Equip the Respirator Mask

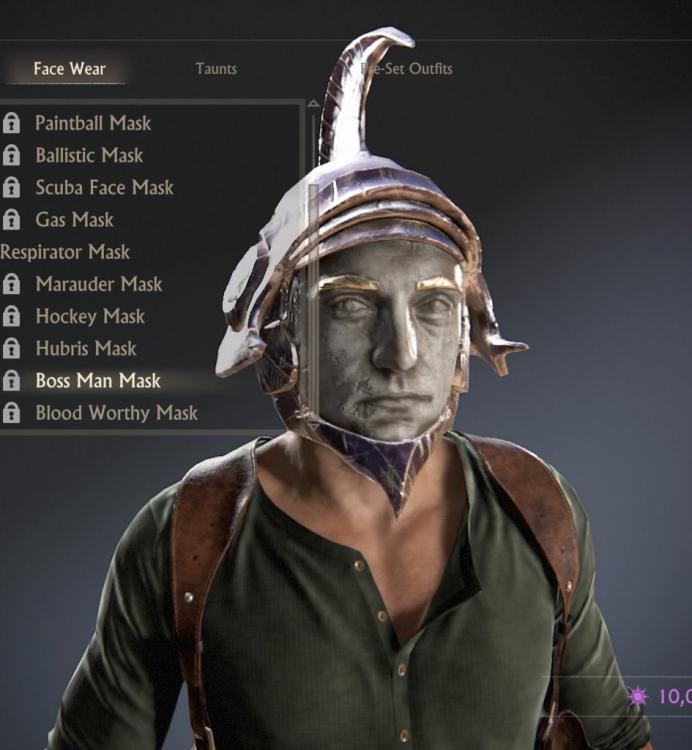(x=65, y=252)
